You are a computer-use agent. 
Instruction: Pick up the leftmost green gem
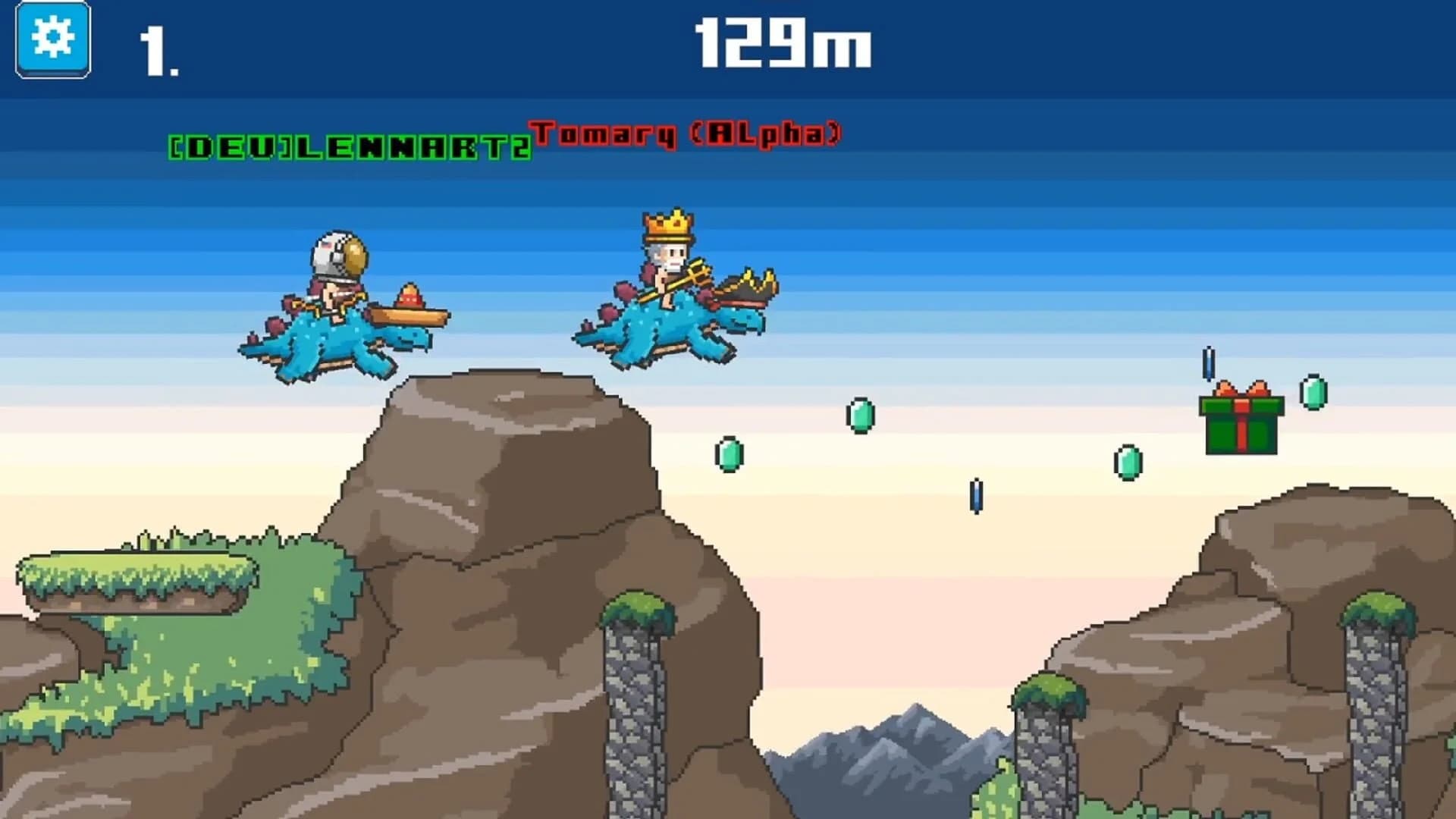click(x=730, y=453)
